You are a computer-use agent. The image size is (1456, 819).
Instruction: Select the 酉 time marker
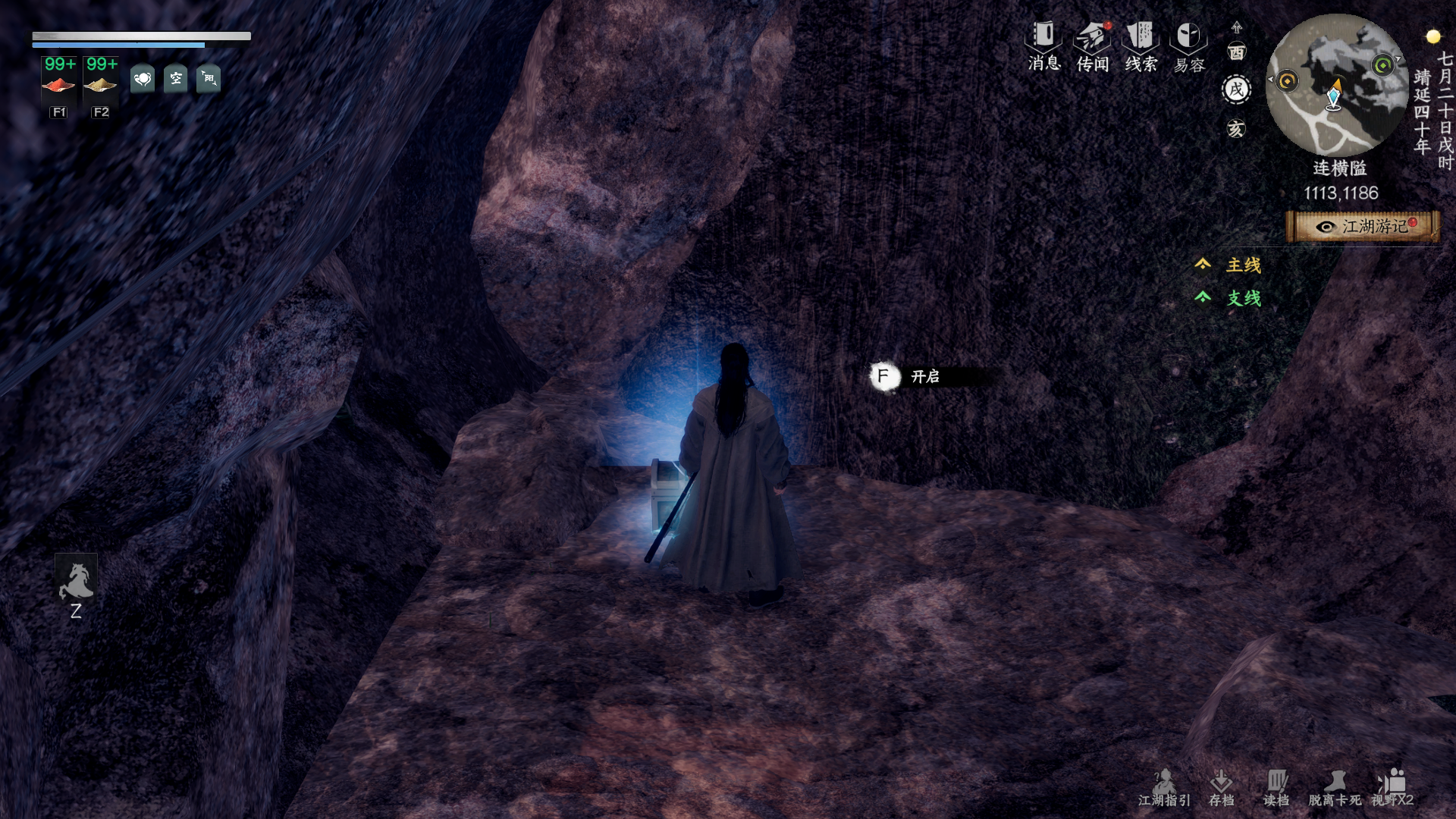[x=1237, y=52]
